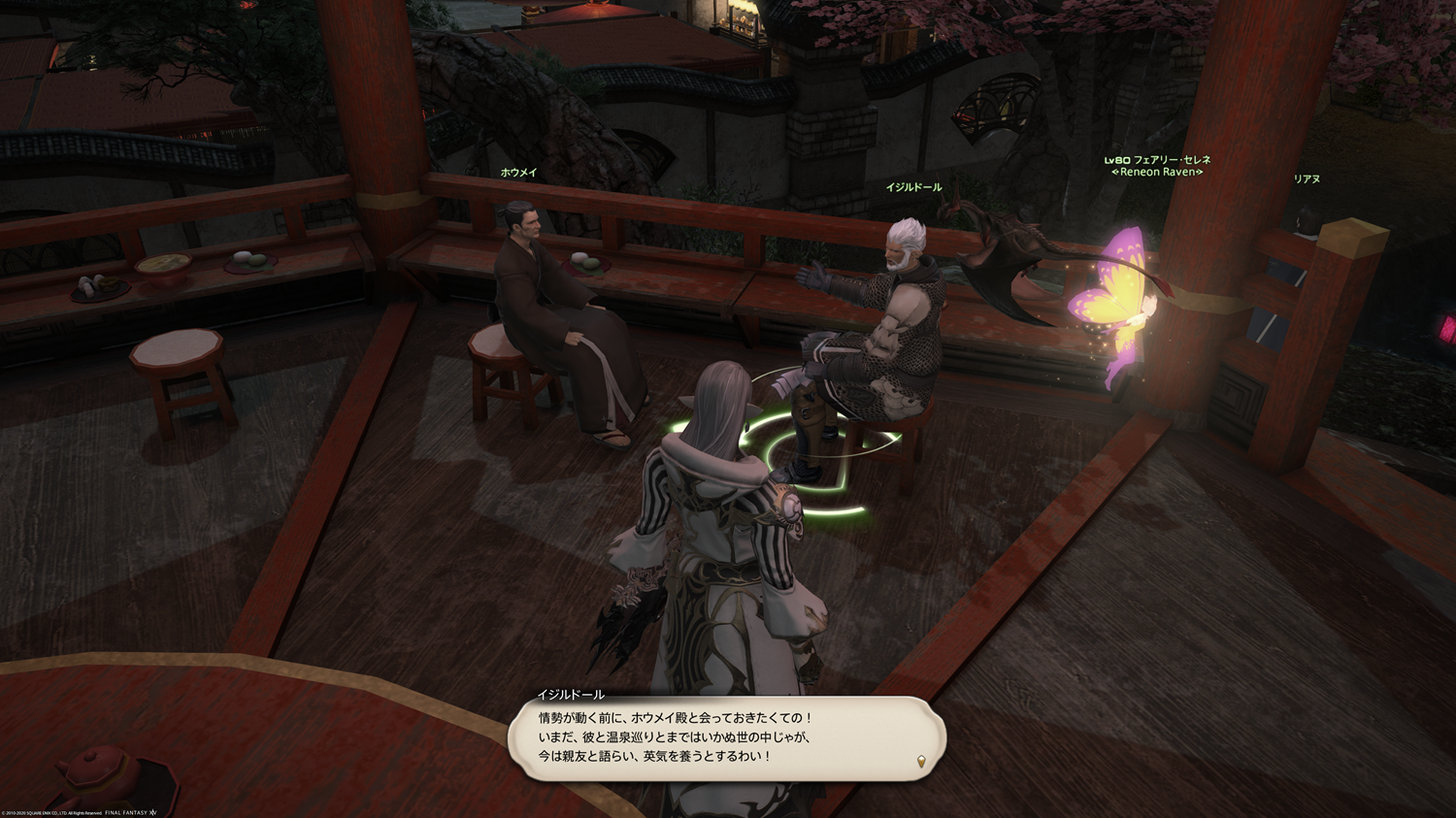Click the dialogue continue arrow indicator
Viewport: 1456px width, 818px height.
(x=921, y=762)
